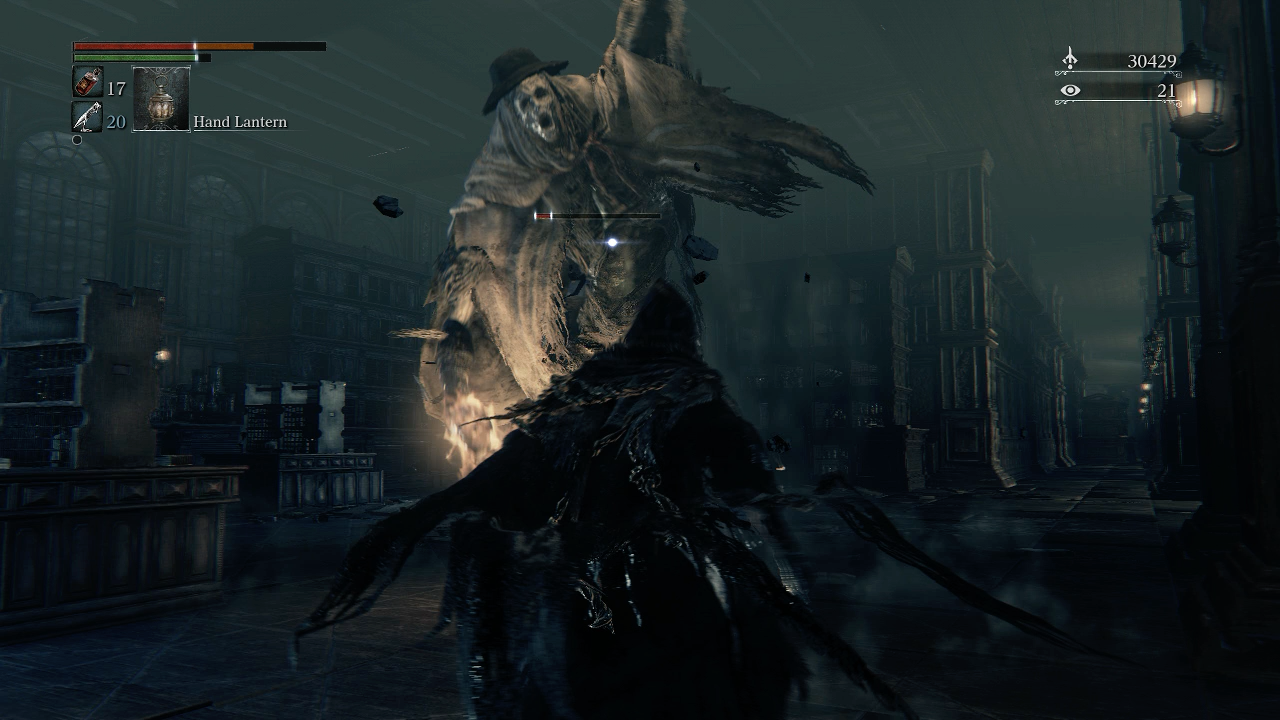
Task: Select the Quicksilver Bullets icon showing 20
Action: tap(88, 115)
